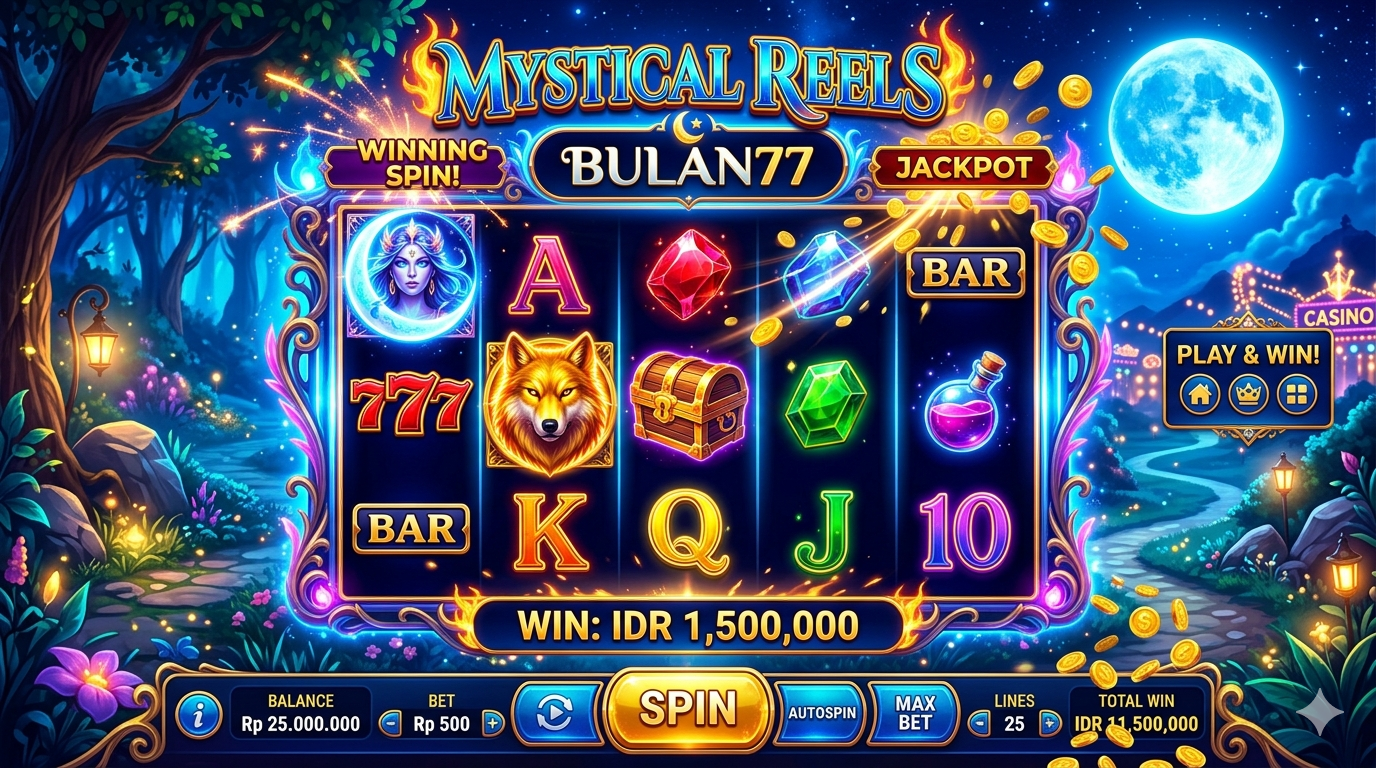1376x768 pixels.
Task: Open the crown icon in Play & Win
Action: click(1248, 394)
